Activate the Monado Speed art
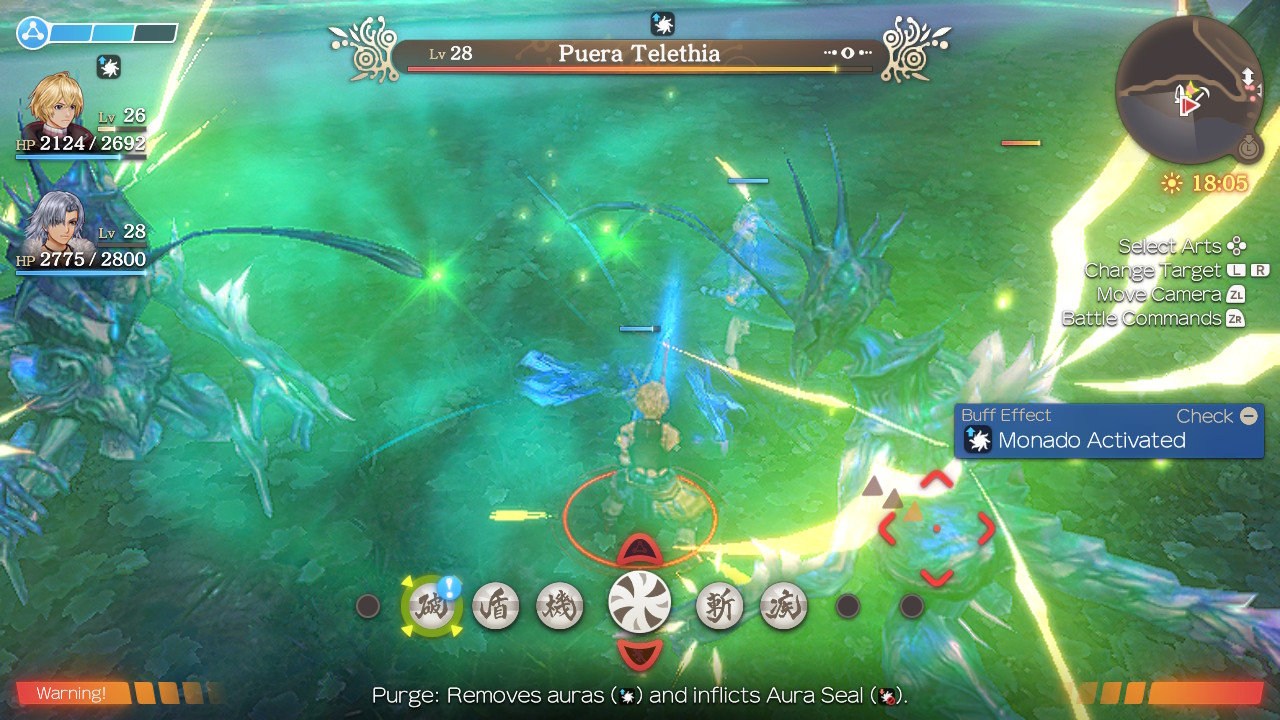 783,607
